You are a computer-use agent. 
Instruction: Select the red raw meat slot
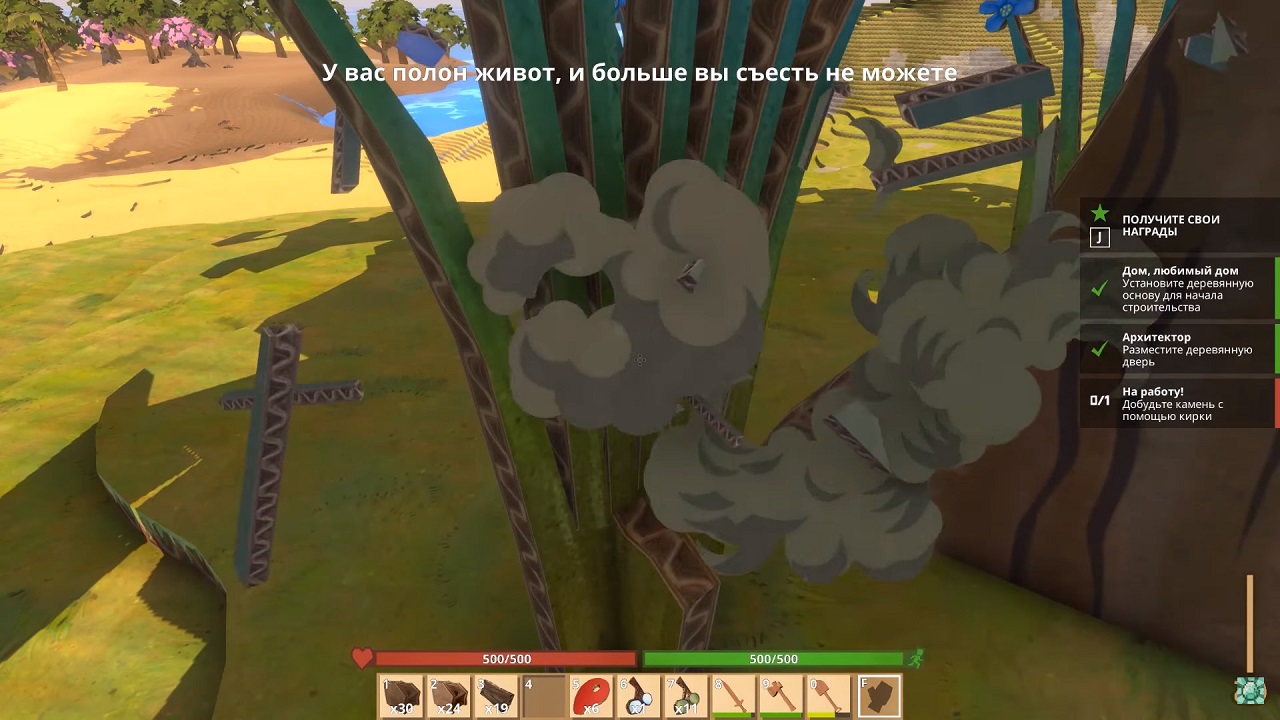click(591, 696)
